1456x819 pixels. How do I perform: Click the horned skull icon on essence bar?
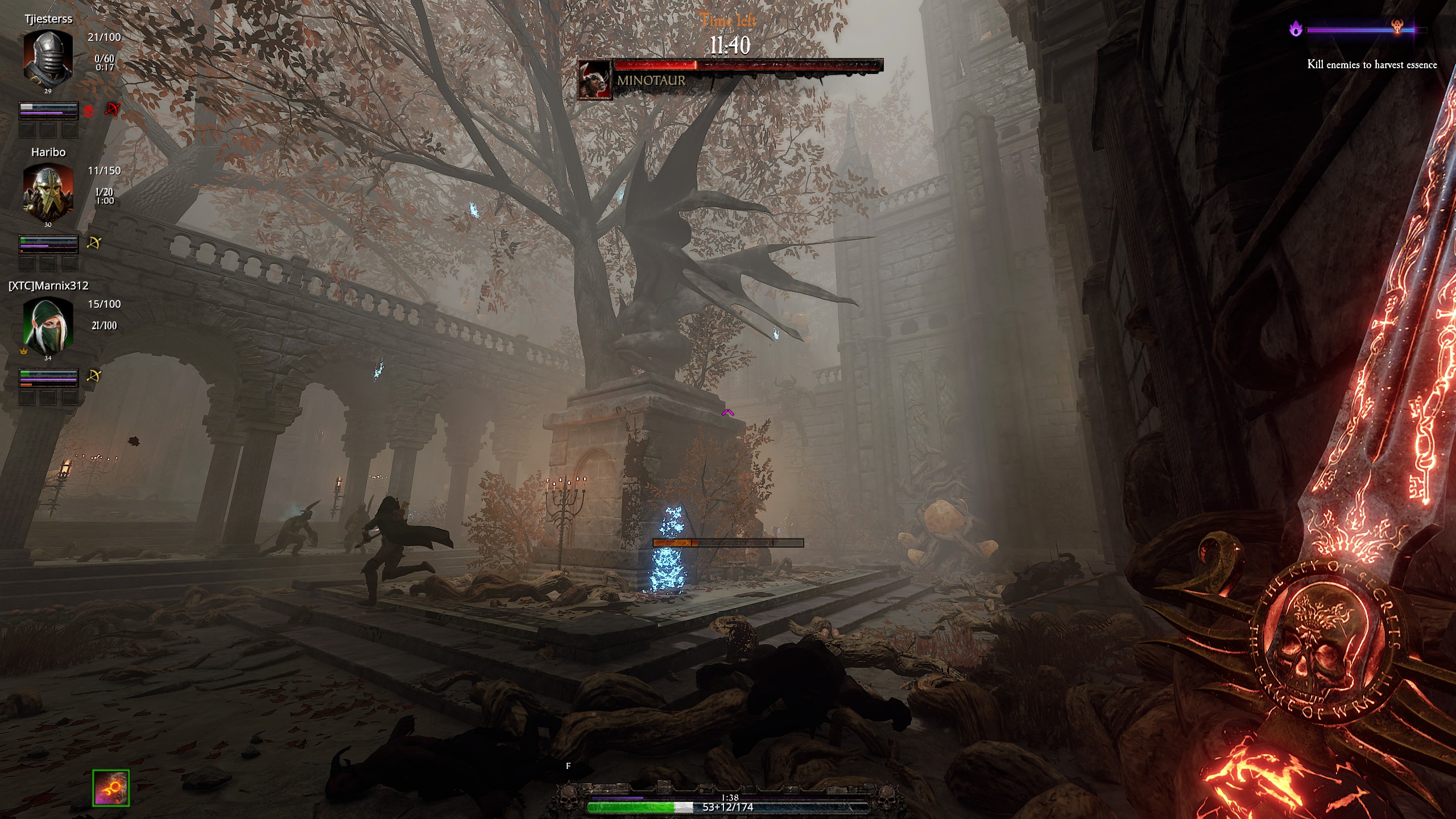click(x=1397, y=26)
